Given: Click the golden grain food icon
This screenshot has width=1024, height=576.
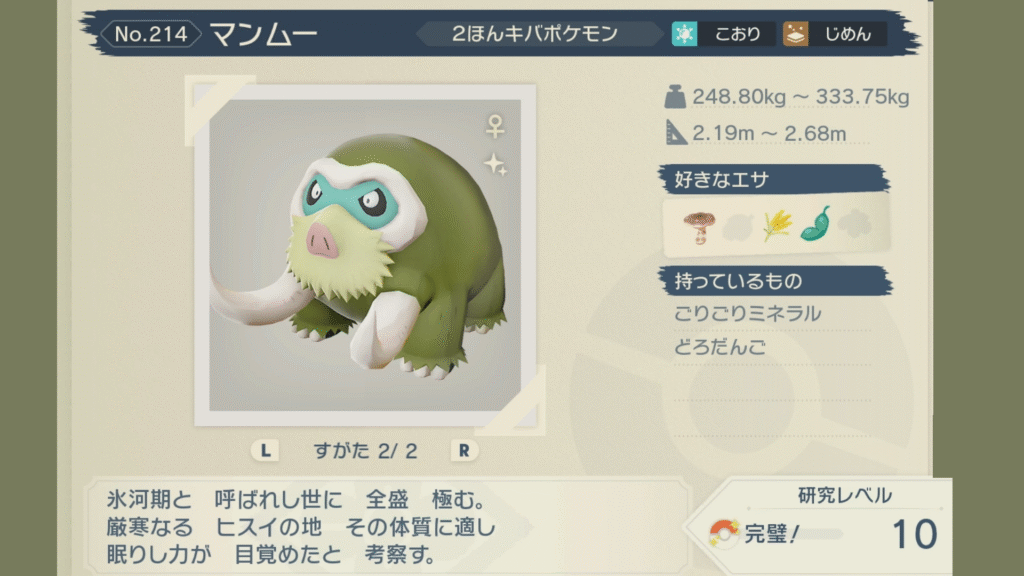Looking at the screenshot, I should (x=776, y=226).
